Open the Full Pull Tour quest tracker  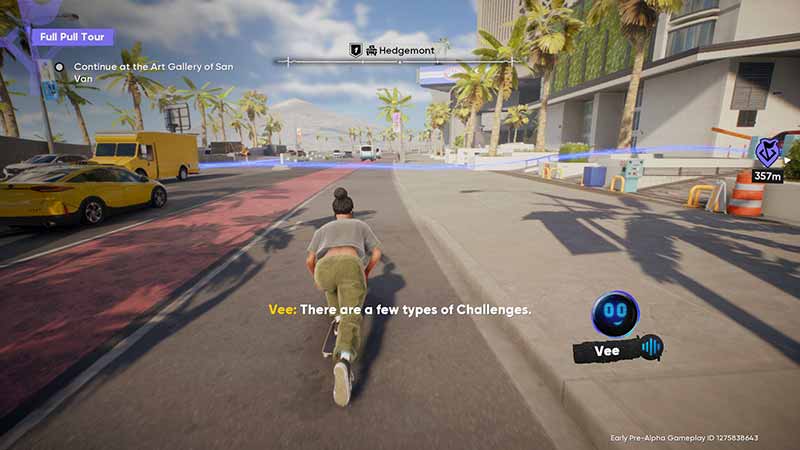coord(71,37)
